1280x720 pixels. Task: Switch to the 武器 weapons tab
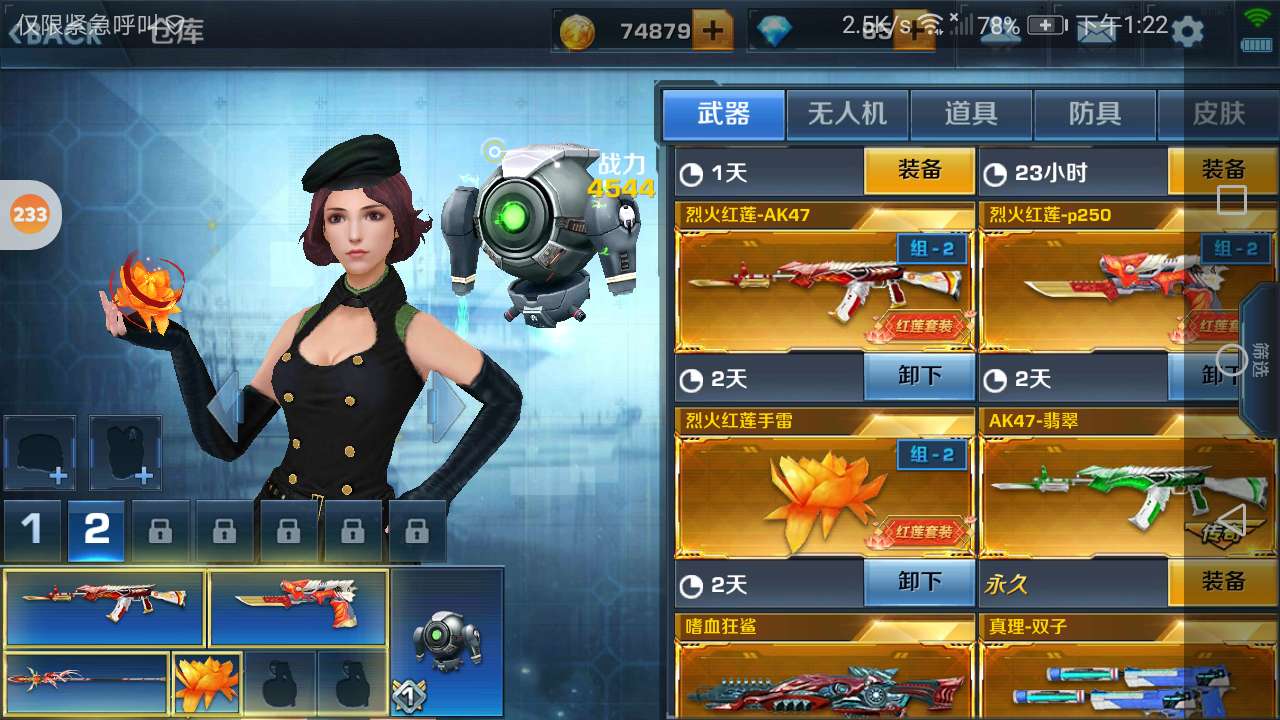point(724,114)
